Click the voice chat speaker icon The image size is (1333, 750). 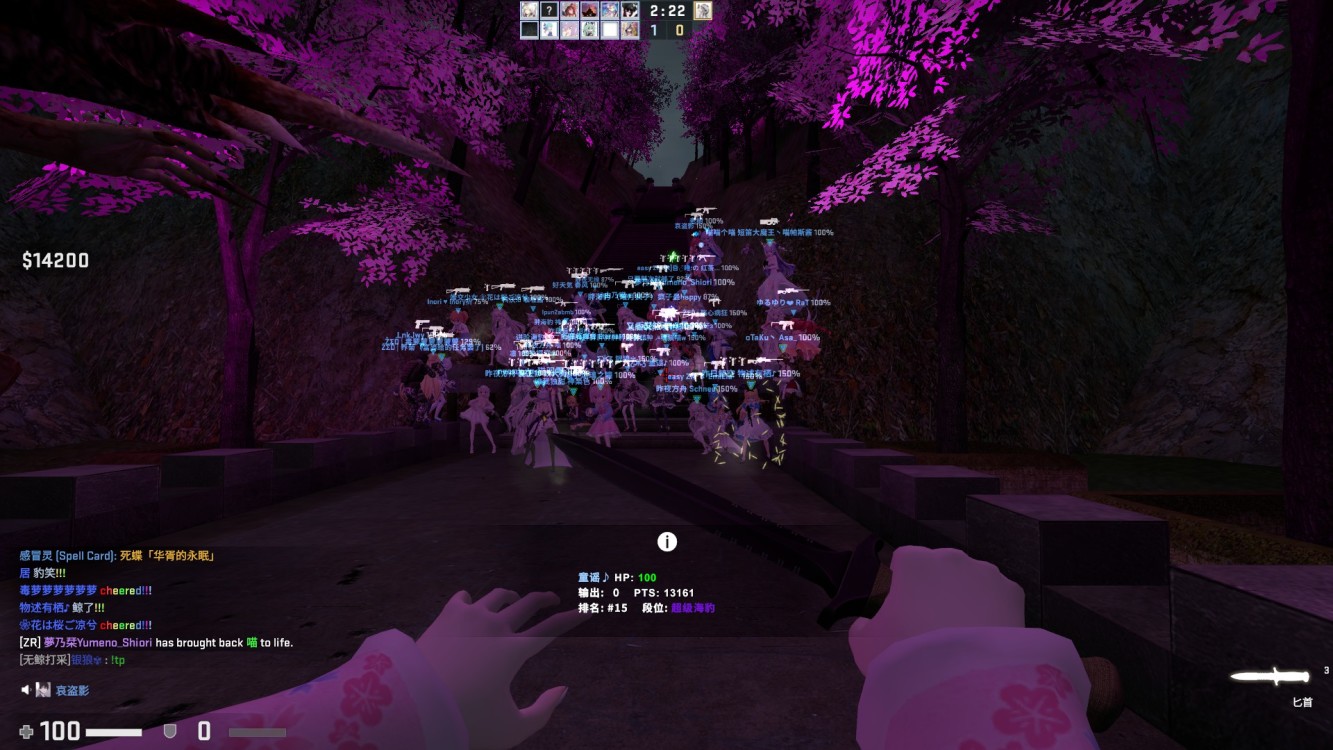pyautogui.click(x=27, y=690)
